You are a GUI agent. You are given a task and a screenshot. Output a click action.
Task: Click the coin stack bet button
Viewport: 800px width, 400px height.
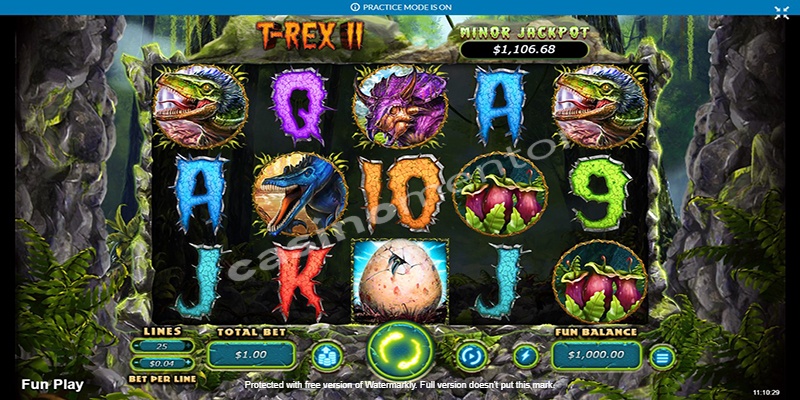coord(326,355)
